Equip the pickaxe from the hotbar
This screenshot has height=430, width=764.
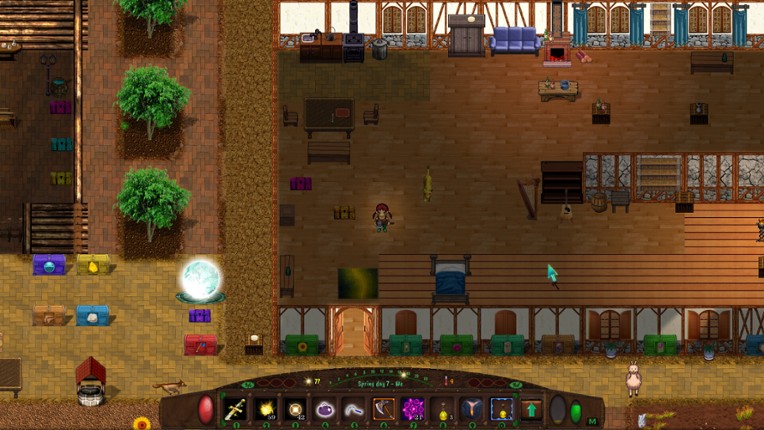pyautogui.click(x=384, y=409)
